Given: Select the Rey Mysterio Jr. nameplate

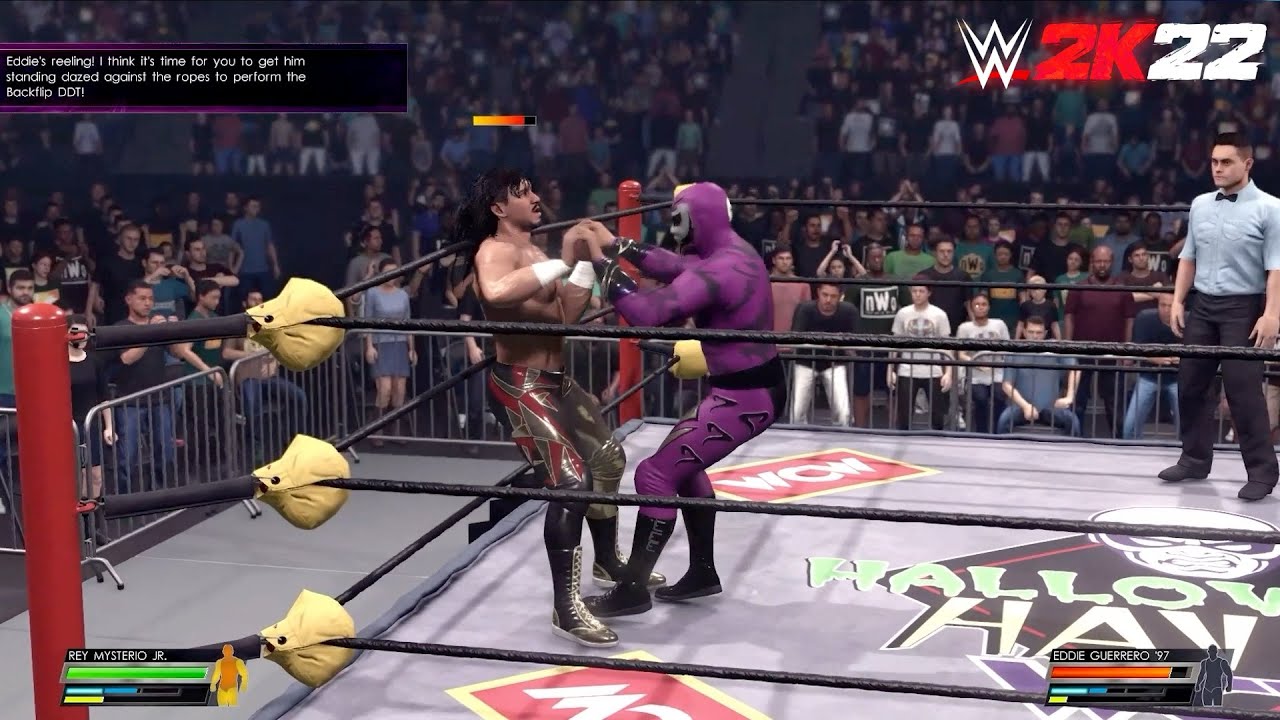Looking at the screenshot, I should pyautogui.click(x=116, y=656).
